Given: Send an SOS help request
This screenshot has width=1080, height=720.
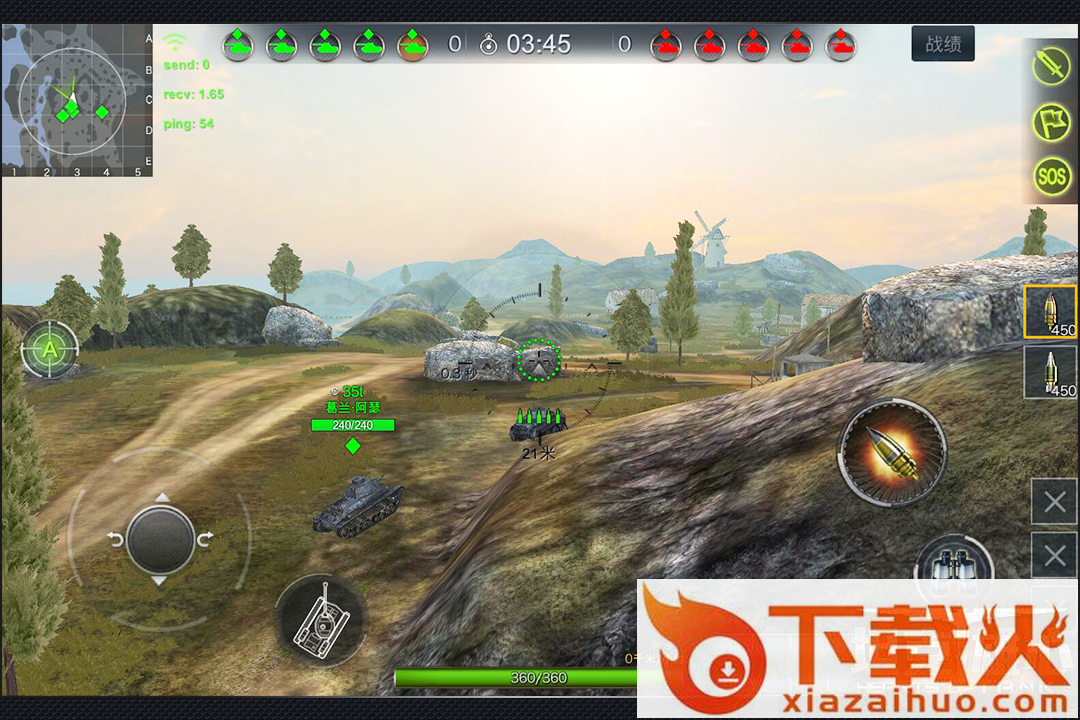Looking at the screenshot, I should [1051, 178].
